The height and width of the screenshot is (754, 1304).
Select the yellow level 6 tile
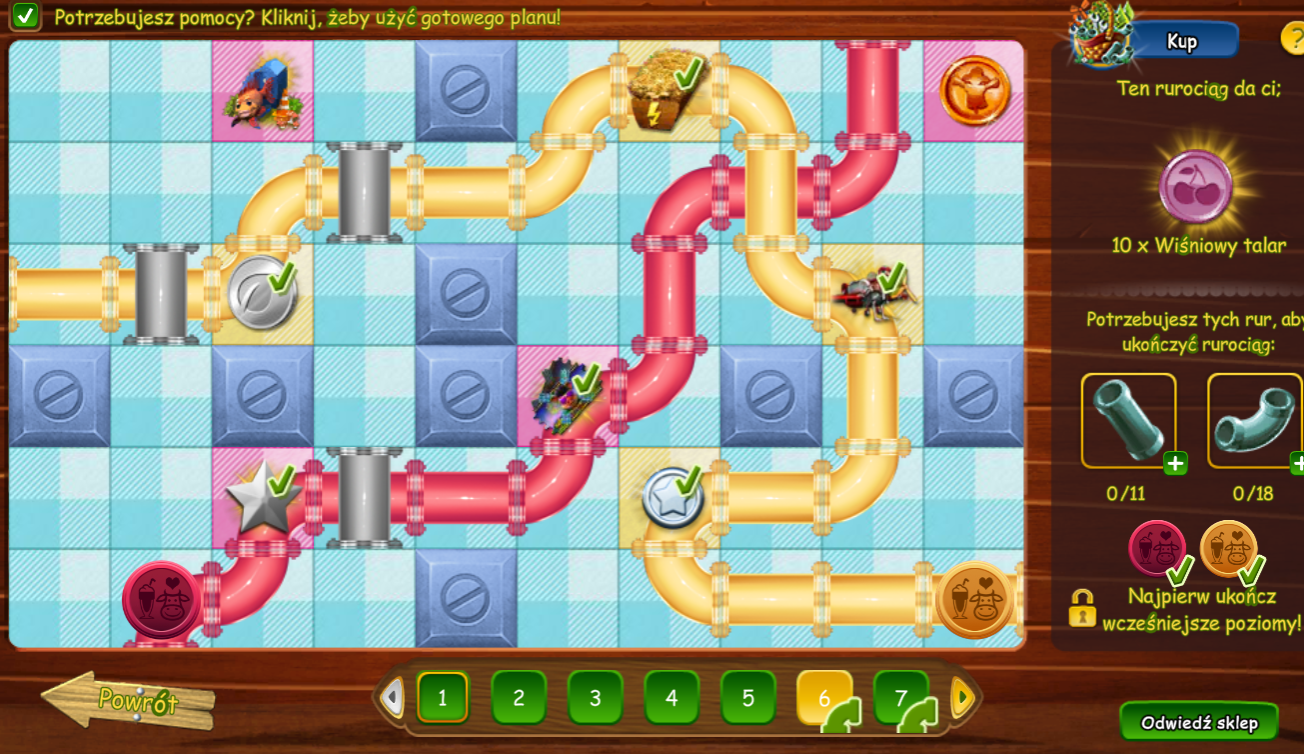(824, 697)
